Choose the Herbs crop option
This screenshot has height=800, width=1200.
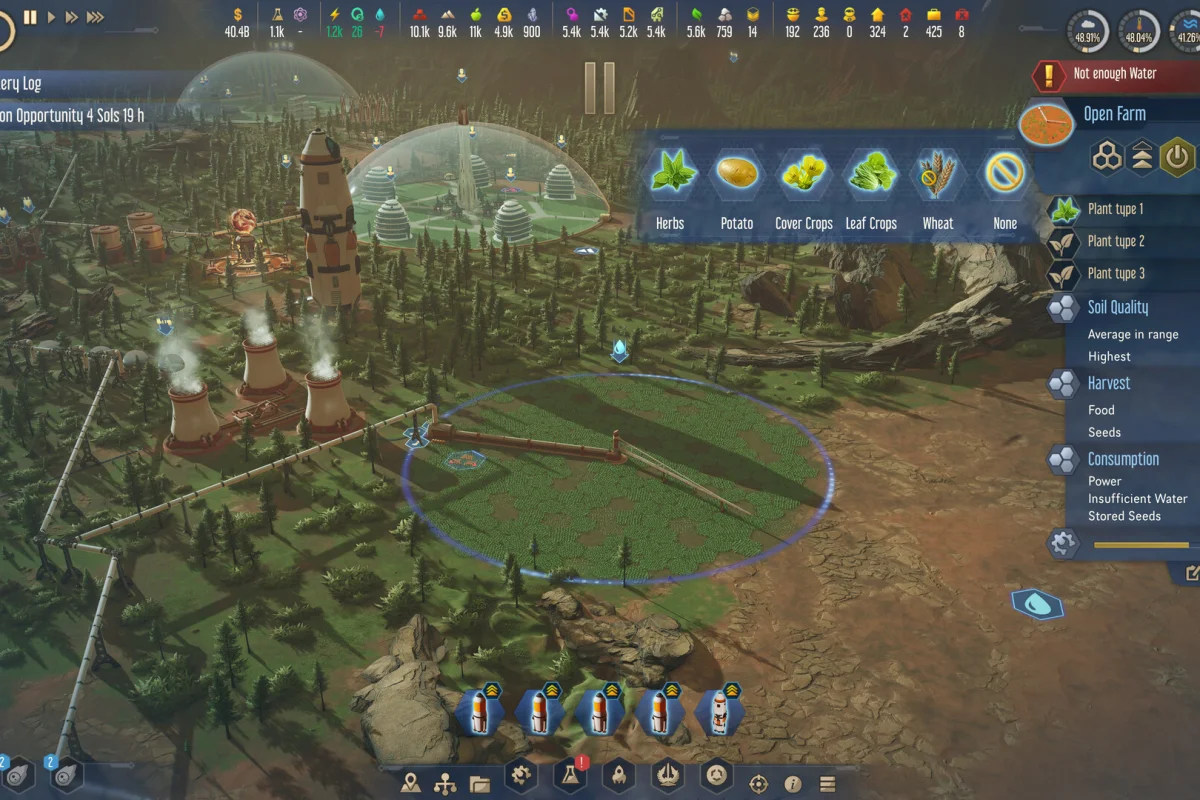tap(670, 177)
